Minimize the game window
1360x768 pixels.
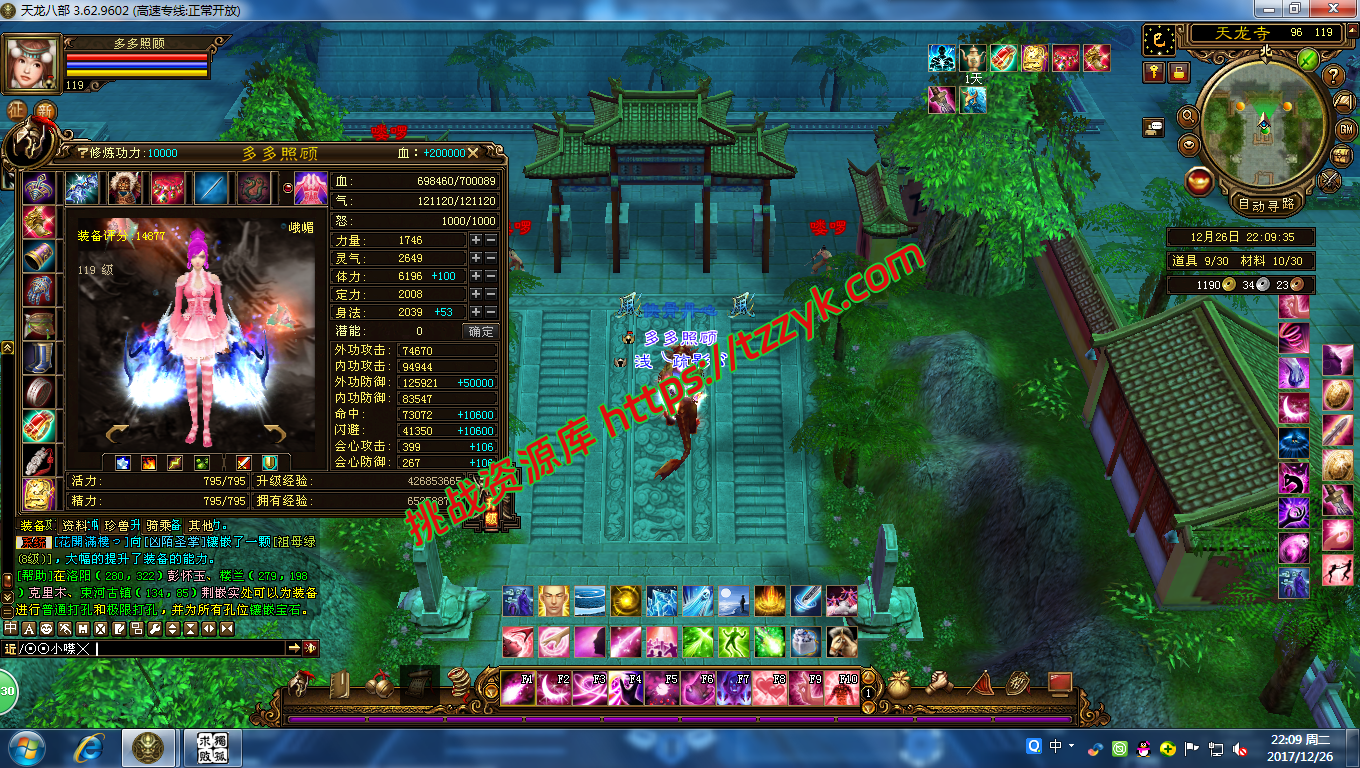[1268, 9]
